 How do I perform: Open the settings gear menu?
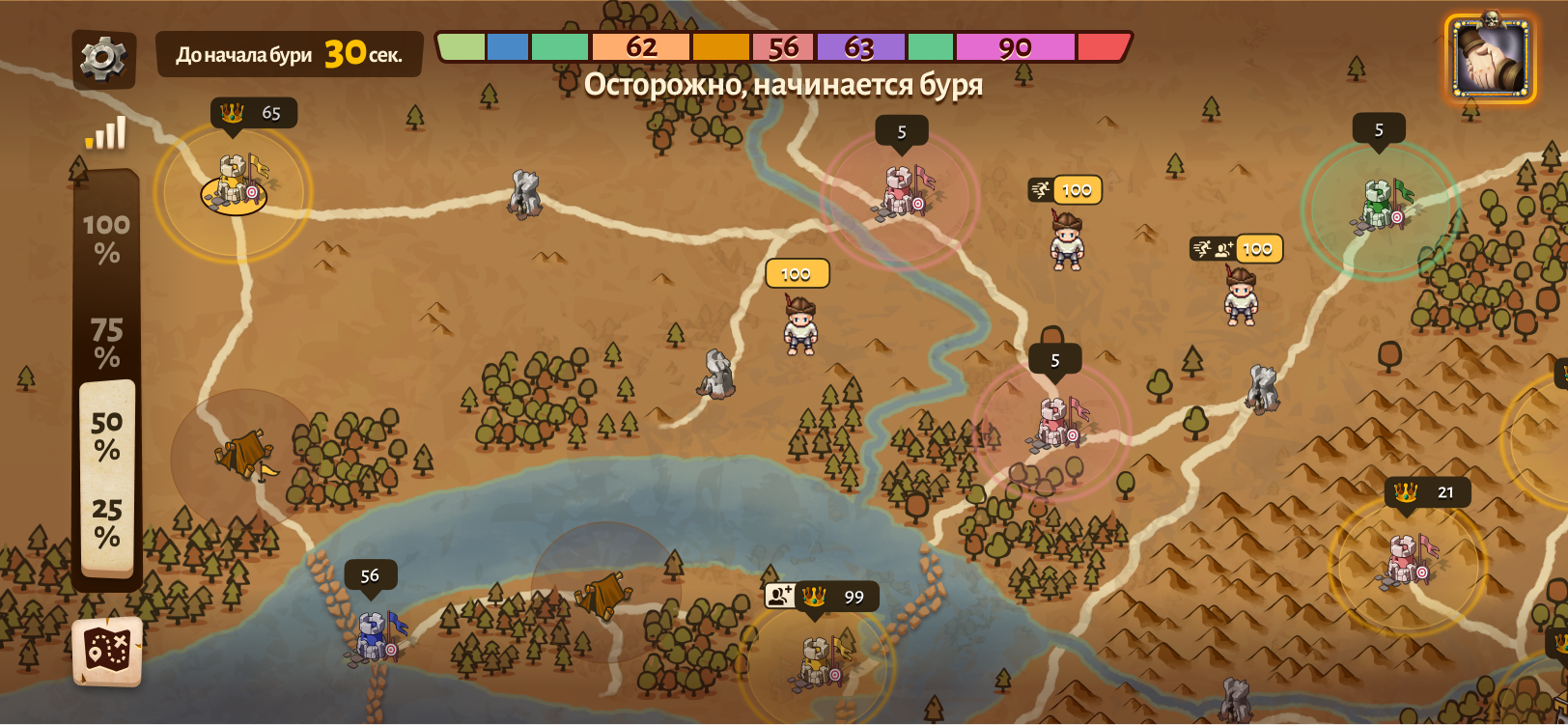point(103,59)
